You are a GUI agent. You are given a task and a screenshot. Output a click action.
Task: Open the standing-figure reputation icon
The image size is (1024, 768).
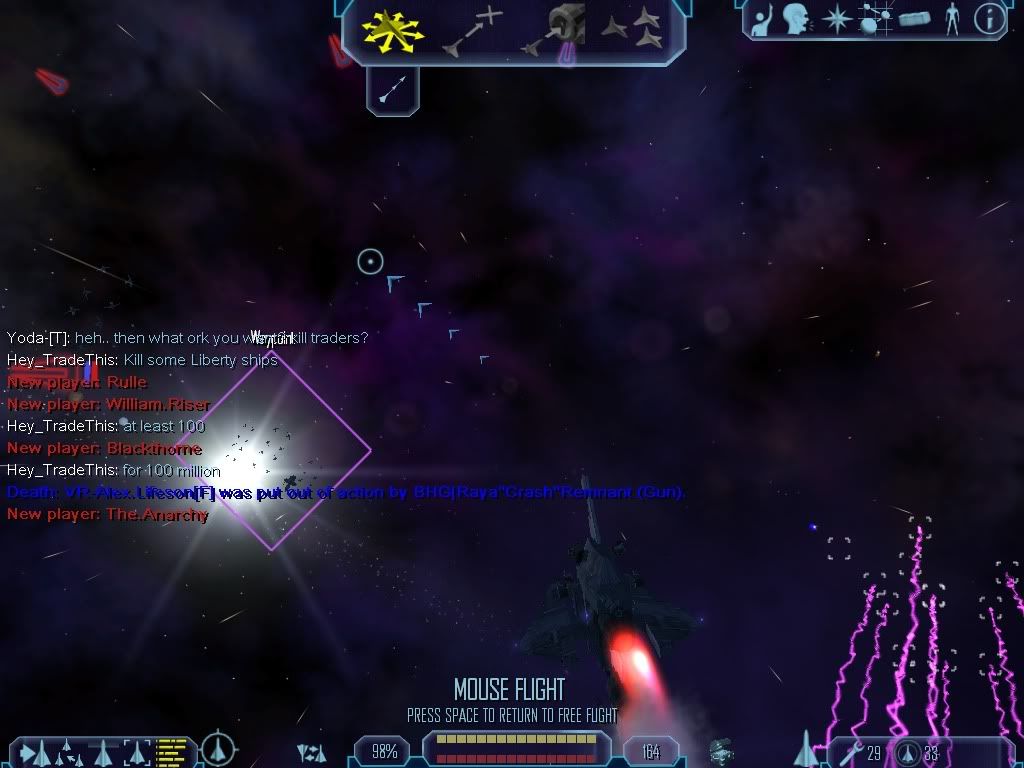tap(951, 18)
